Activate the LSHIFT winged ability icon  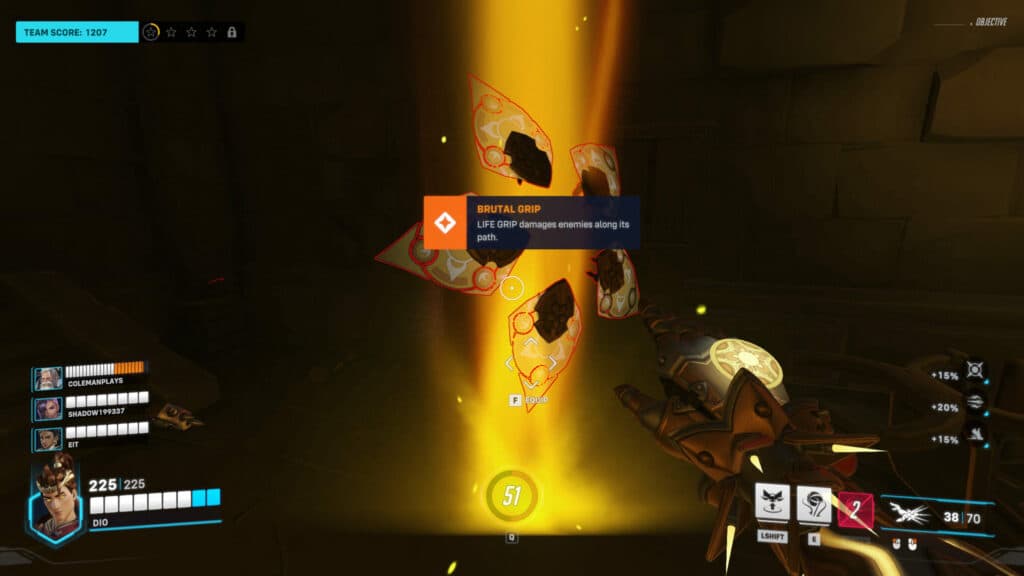pos(773,504)
